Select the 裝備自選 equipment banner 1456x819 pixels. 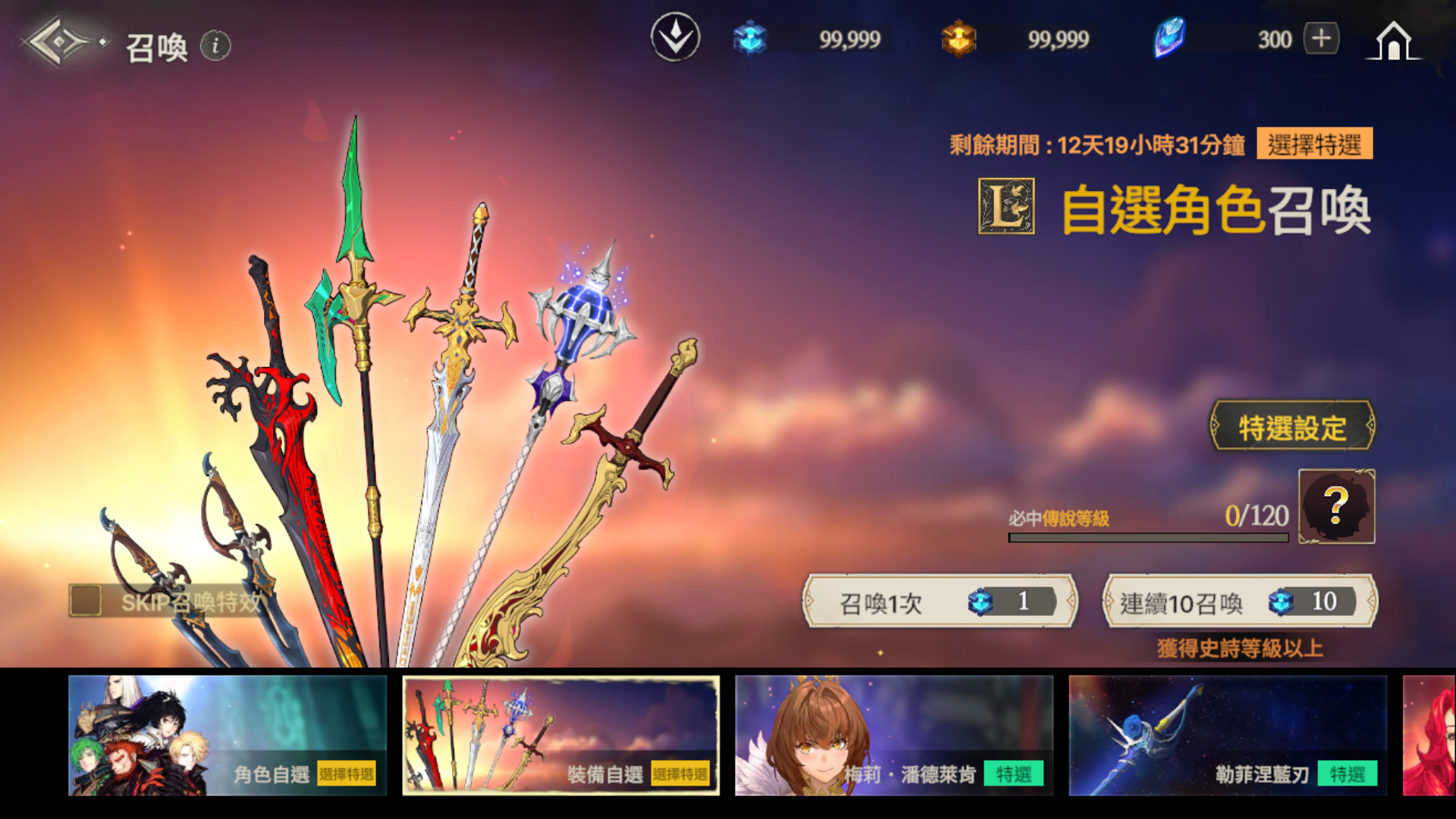[561, 736]
